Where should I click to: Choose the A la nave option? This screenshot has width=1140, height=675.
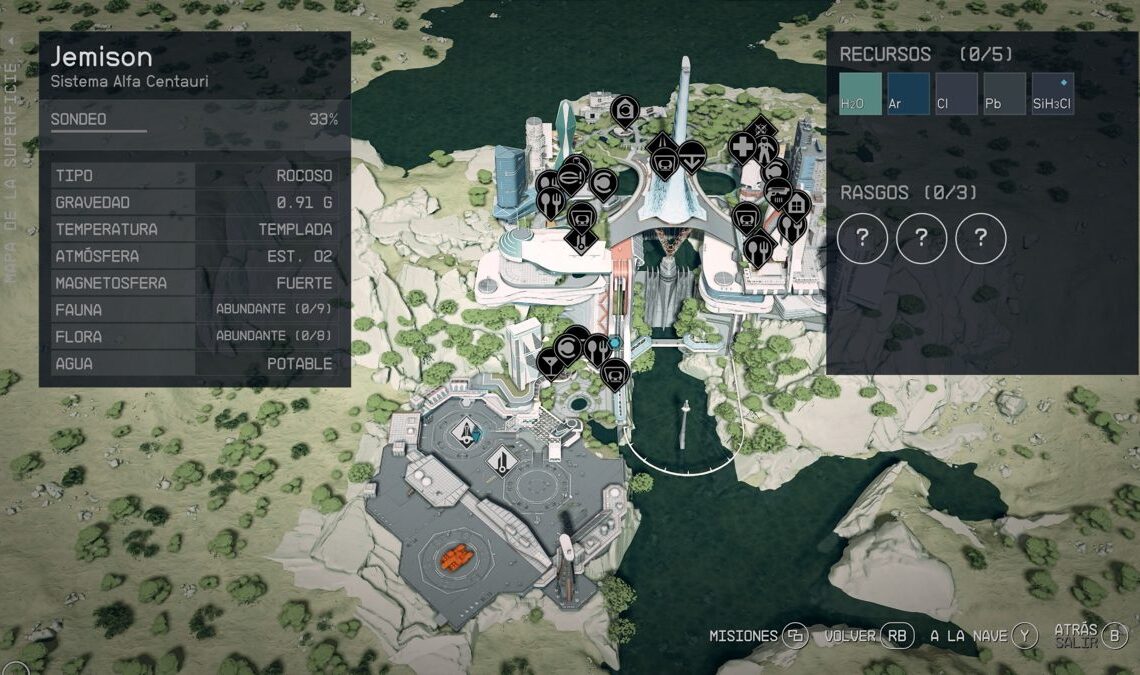tap(984, 636)
